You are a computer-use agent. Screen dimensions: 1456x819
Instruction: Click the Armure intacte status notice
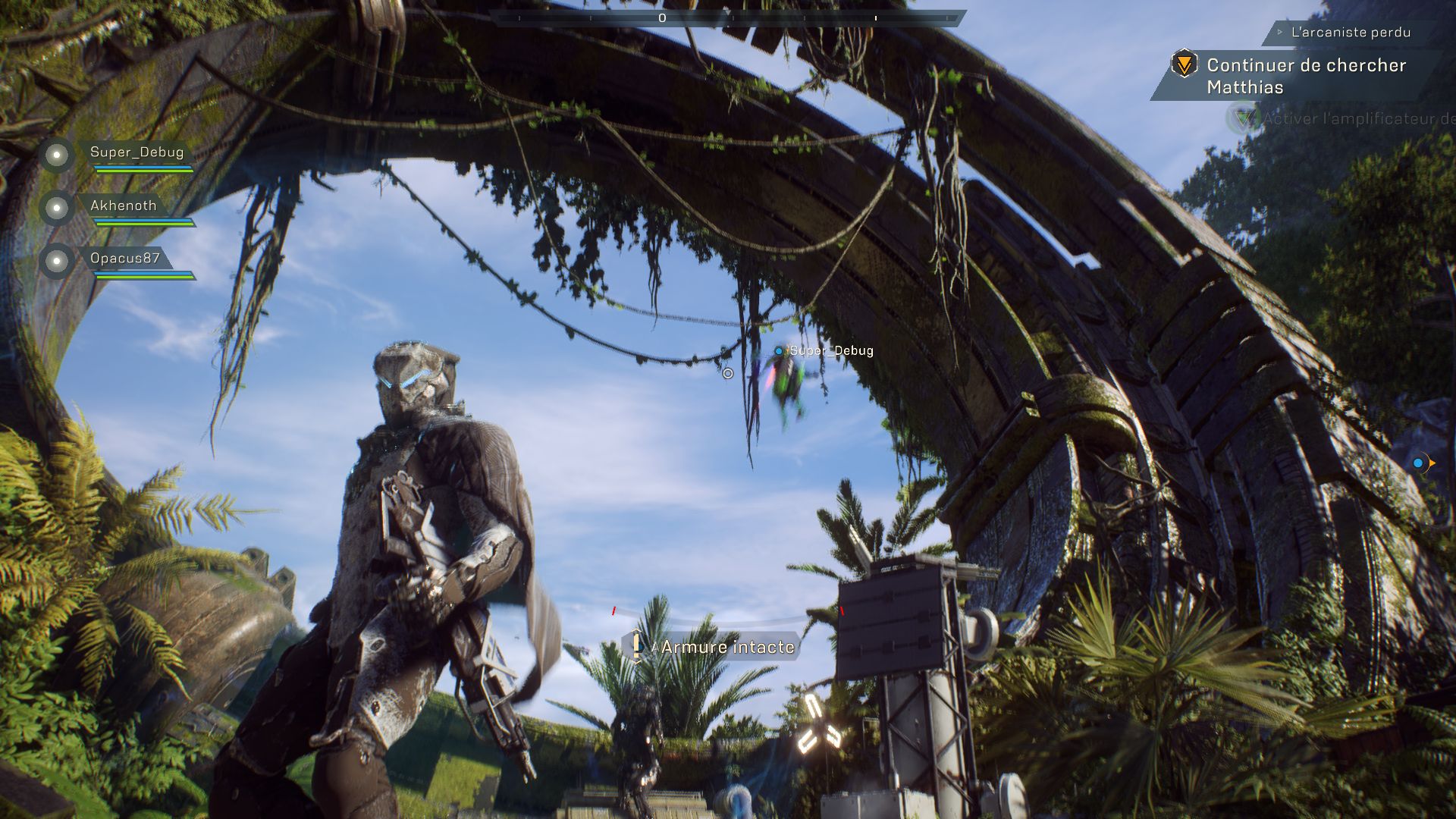(726, 647)
